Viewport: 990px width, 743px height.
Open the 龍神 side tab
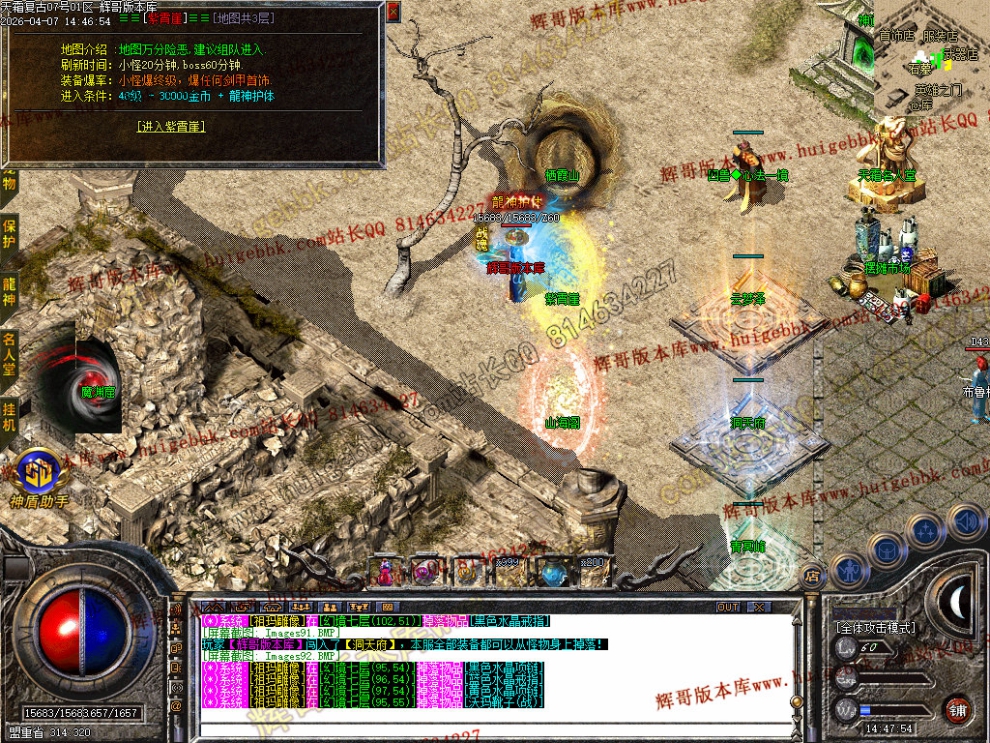[x=9, y=289]
